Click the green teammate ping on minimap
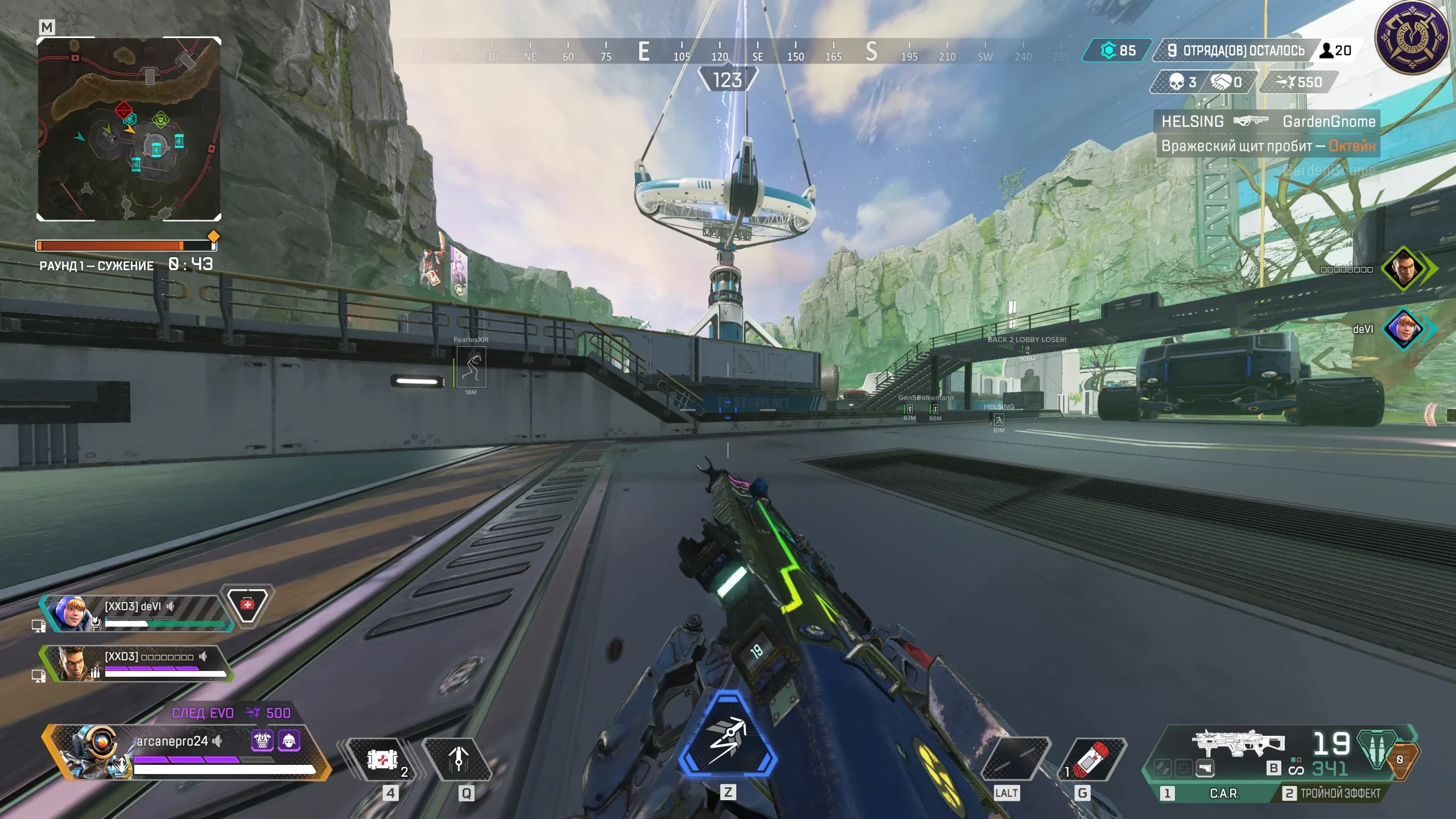This screenshot has width=1456, height=819. point(161,120)
